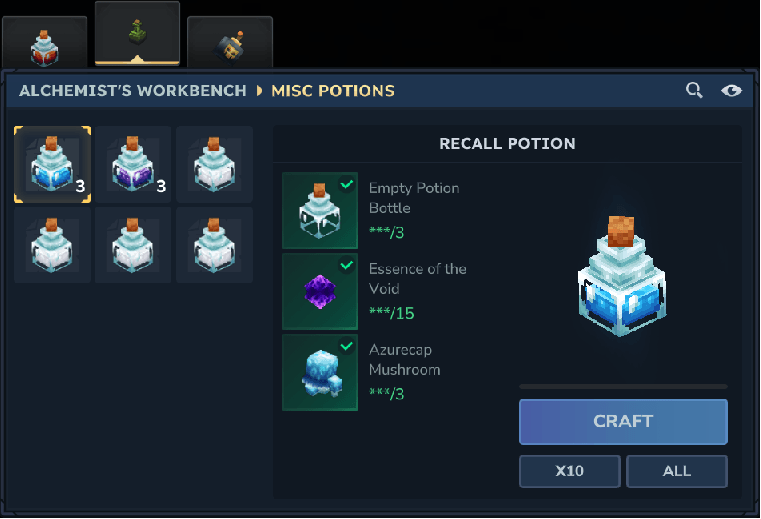Screen dimensions: 761x519
Task: Craft the Recall Potion
Action: [x=622, y=421]
